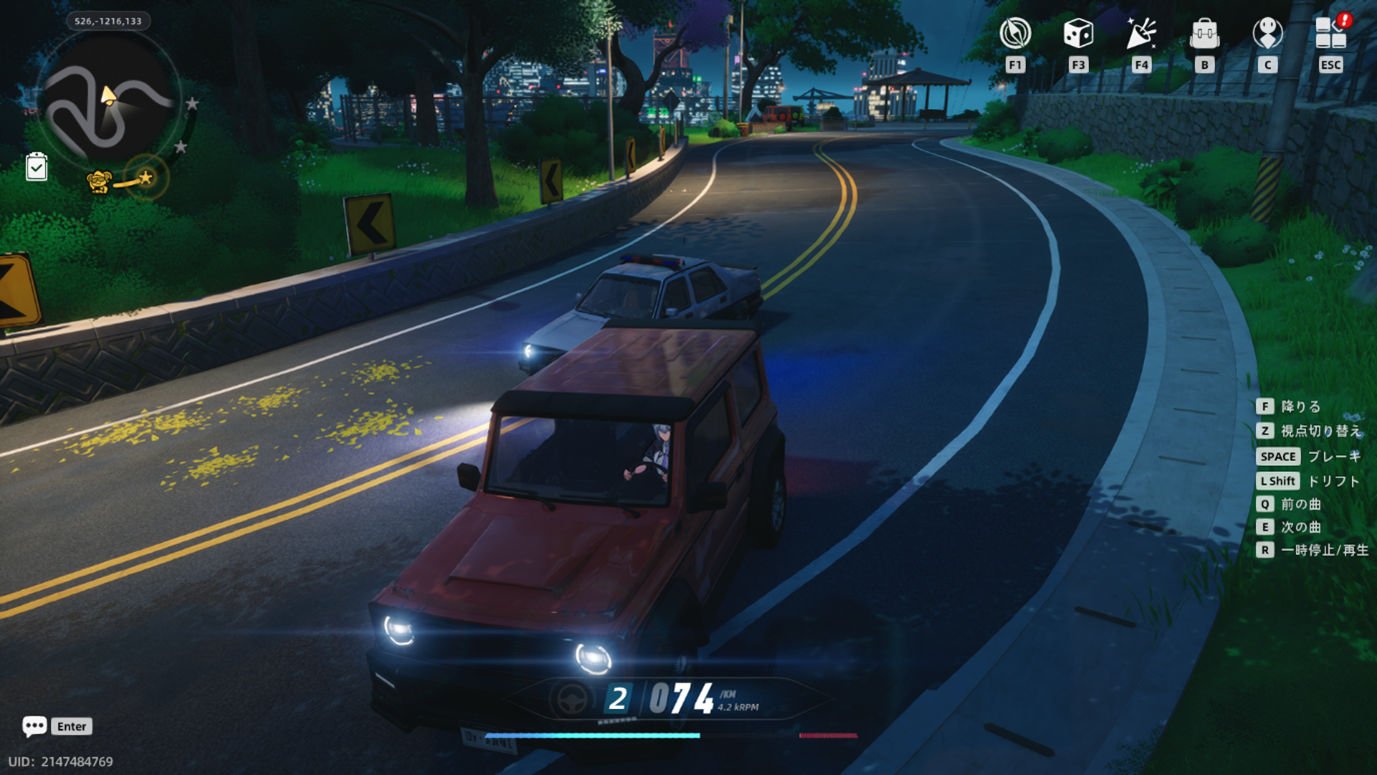
Task: Open the chat speech bubble
Action: (35, 726)
